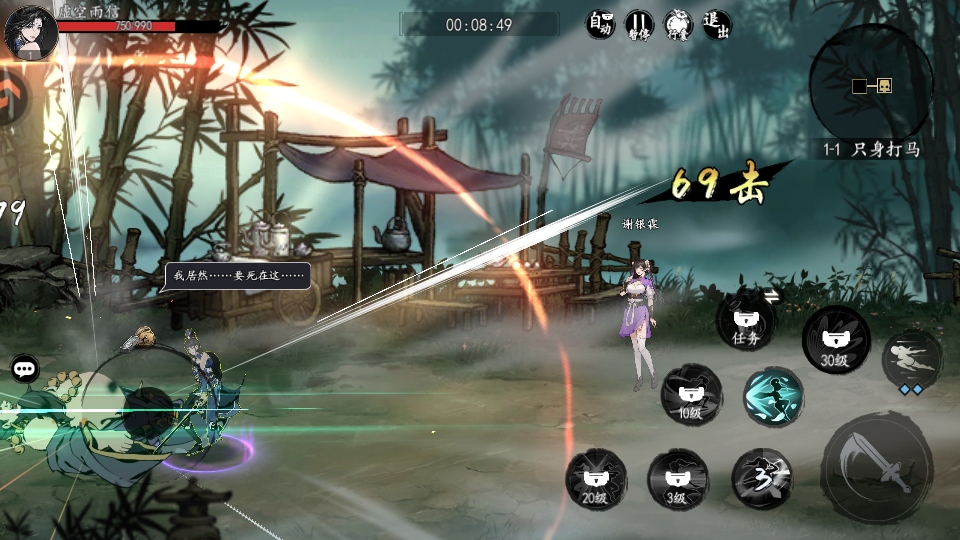960x540 pixels.
Task: Trigger the dash sprint skill
Action: (911, 360)
